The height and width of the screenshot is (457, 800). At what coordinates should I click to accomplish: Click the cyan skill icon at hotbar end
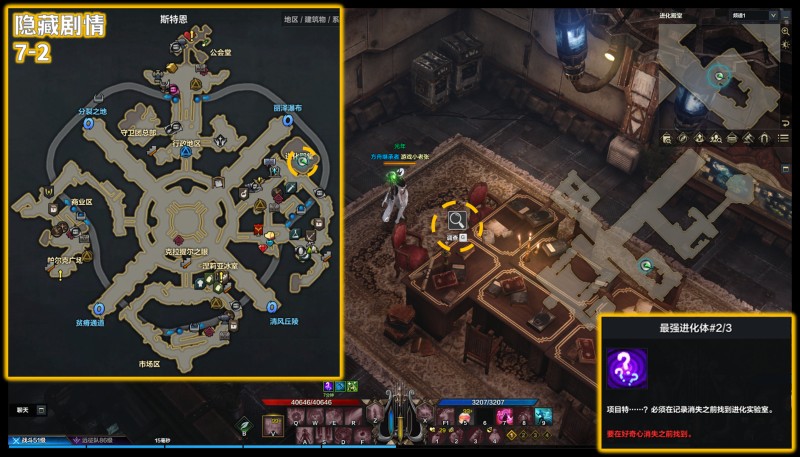pos(541,415)
